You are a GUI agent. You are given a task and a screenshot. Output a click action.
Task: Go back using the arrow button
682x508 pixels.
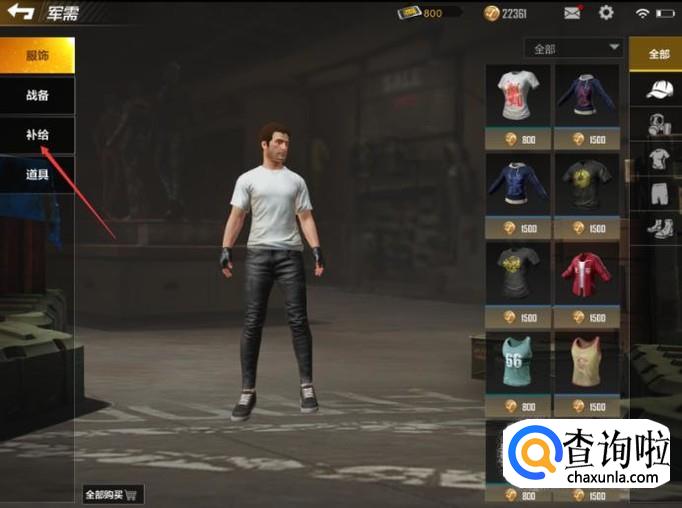tap(21, 13)
